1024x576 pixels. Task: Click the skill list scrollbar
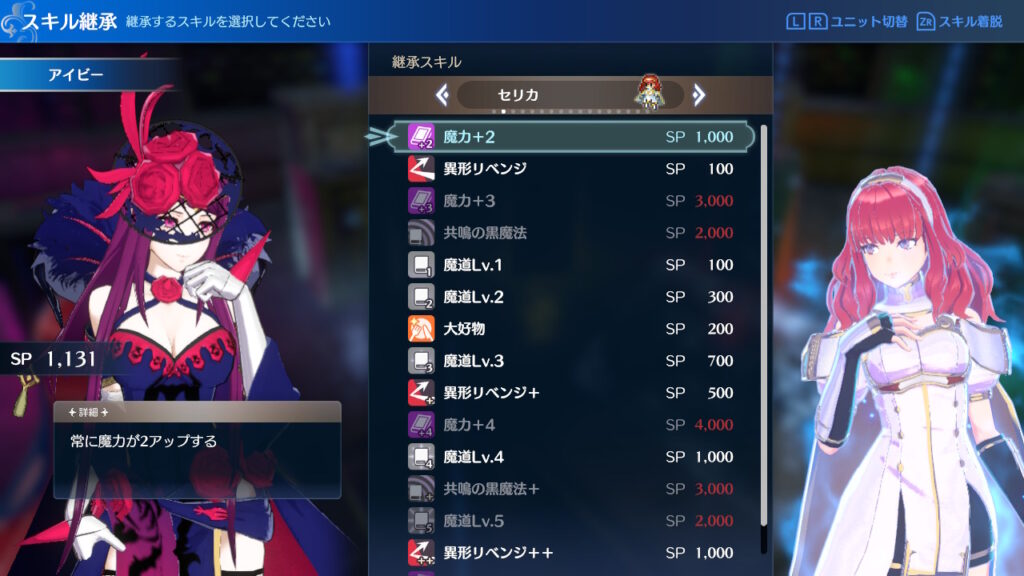click(764, 330)
